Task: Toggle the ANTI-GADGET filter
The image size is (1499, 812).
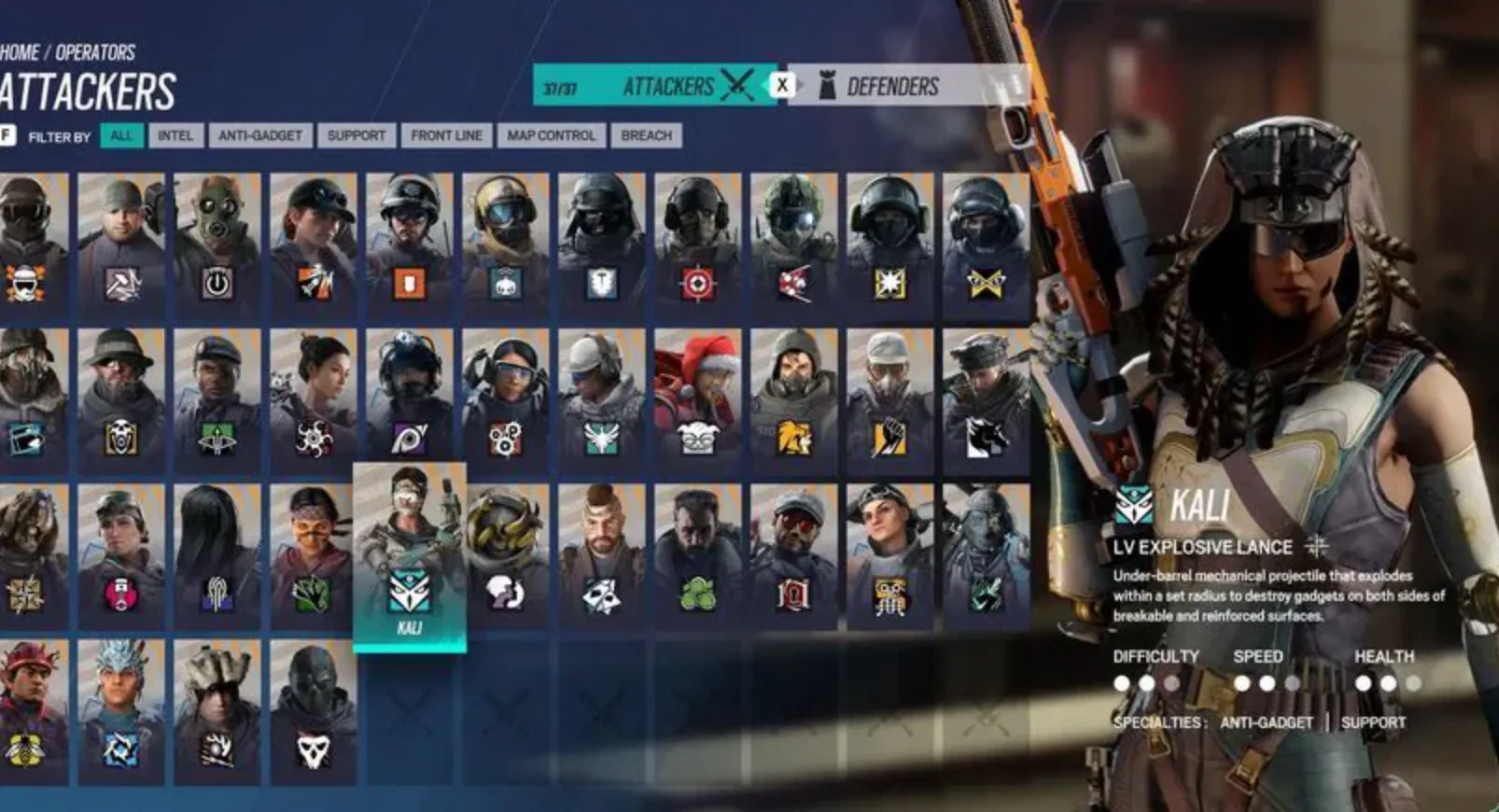Action: coord(259,135)
